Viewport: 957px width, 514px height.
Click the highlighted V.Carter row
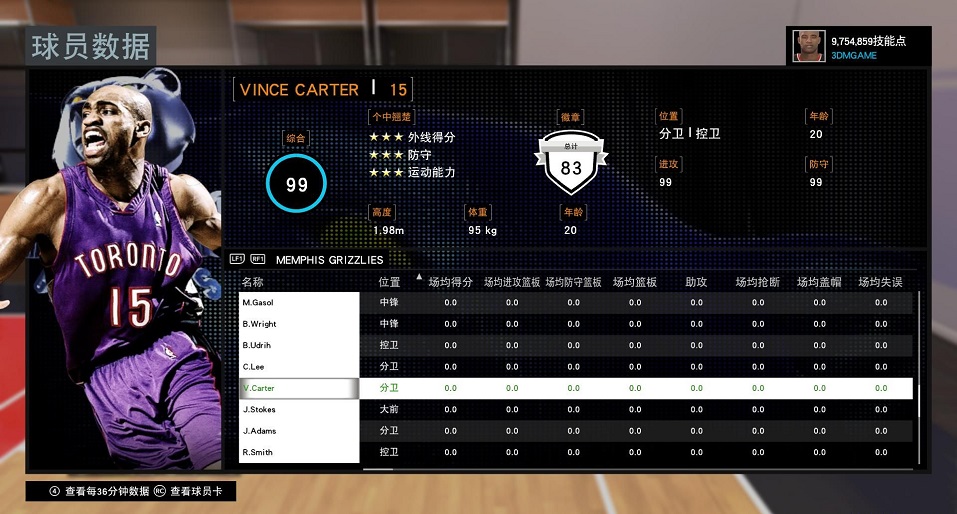click(299, 388)
